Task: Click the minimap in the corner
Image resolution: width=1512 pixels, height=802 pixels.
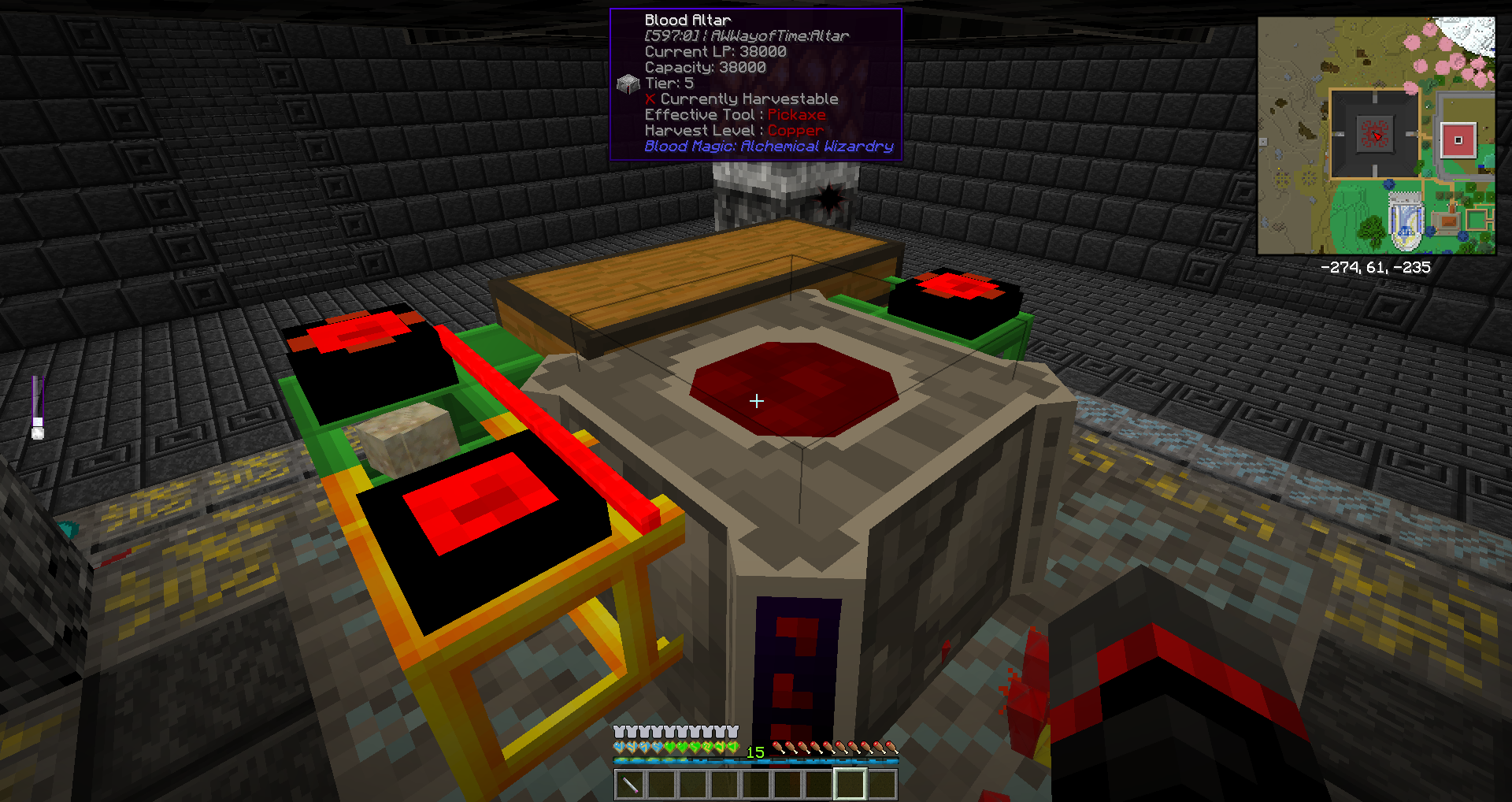Action: click(1376, 136)
